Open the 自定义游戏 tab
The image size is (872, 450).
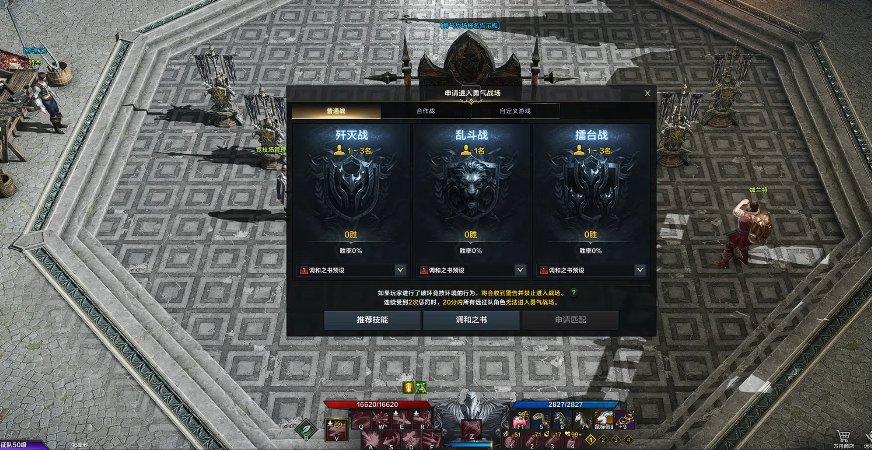click(x=513, y=111)
